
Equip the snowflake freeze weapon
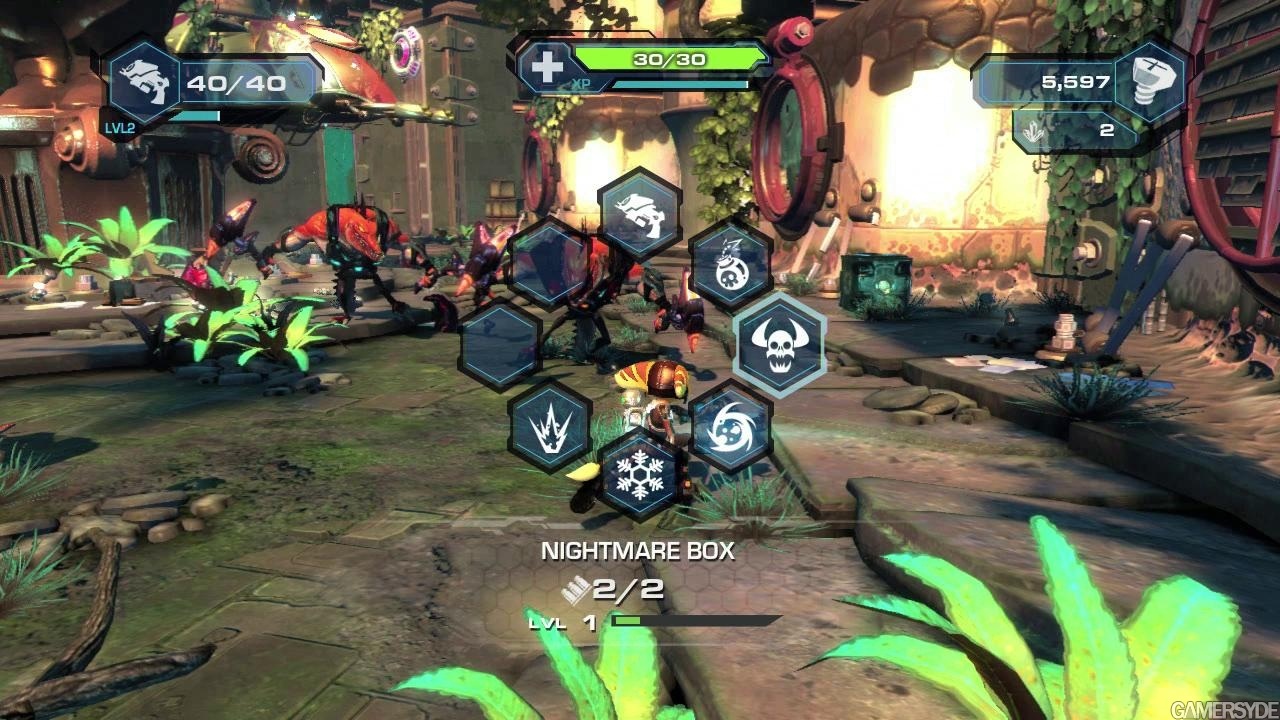pyautogui.click(x=640, y=474)
